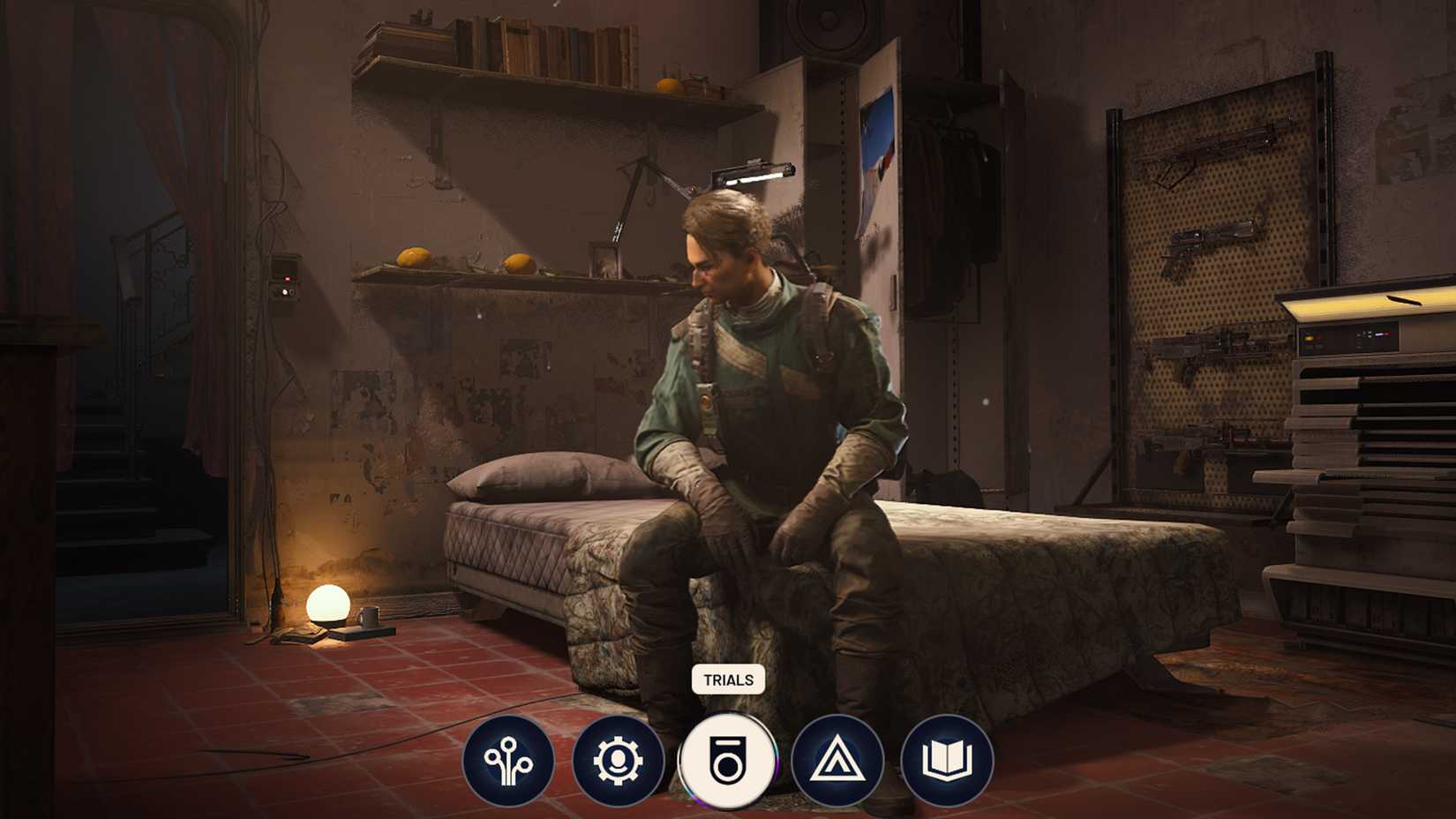Select the gear loadout icon
Viewport: 1456px width, 819px height.
tap(619, 759)
